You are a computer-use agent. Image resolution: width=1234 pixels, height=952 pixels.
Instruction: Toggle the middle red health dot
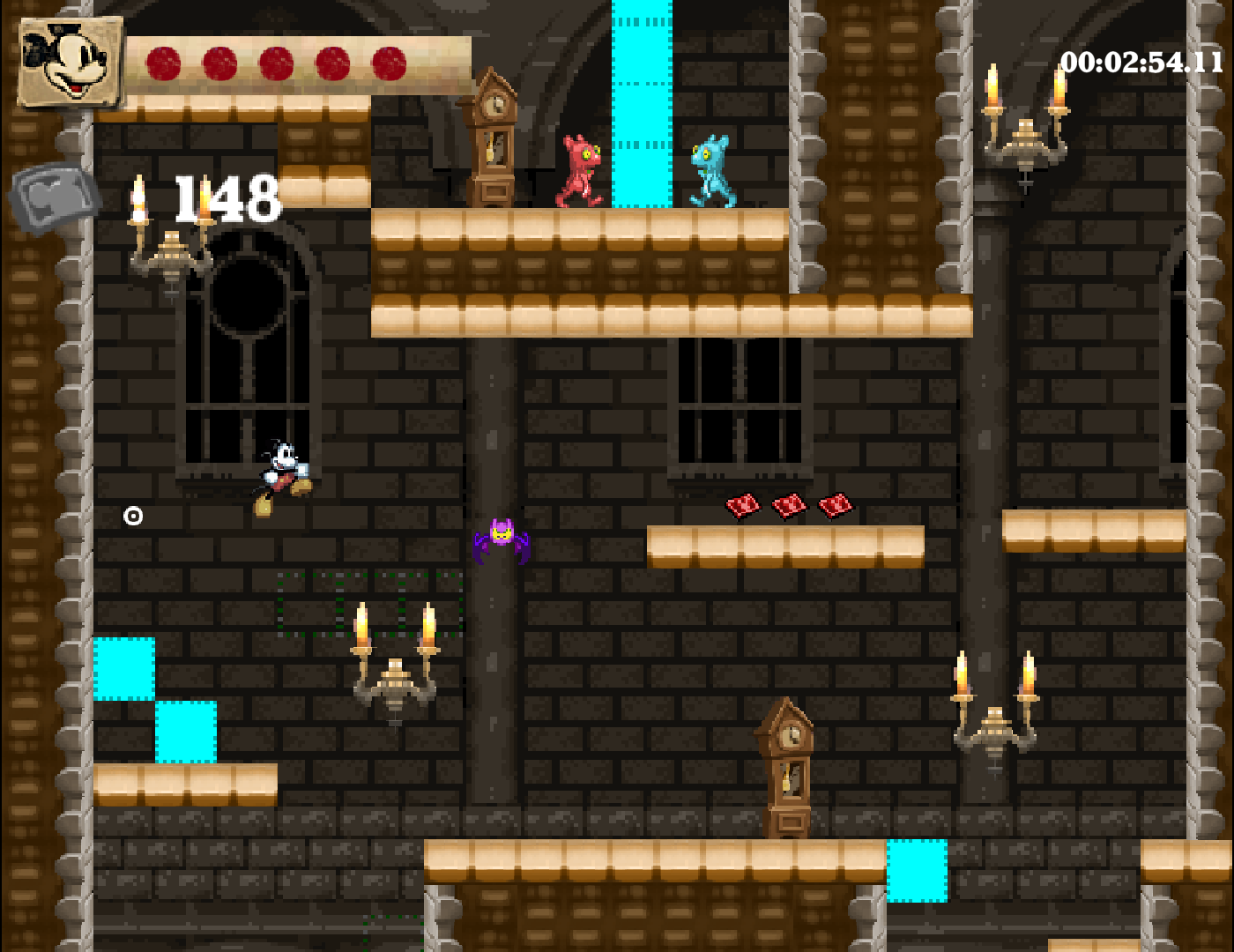click(274, 62)
